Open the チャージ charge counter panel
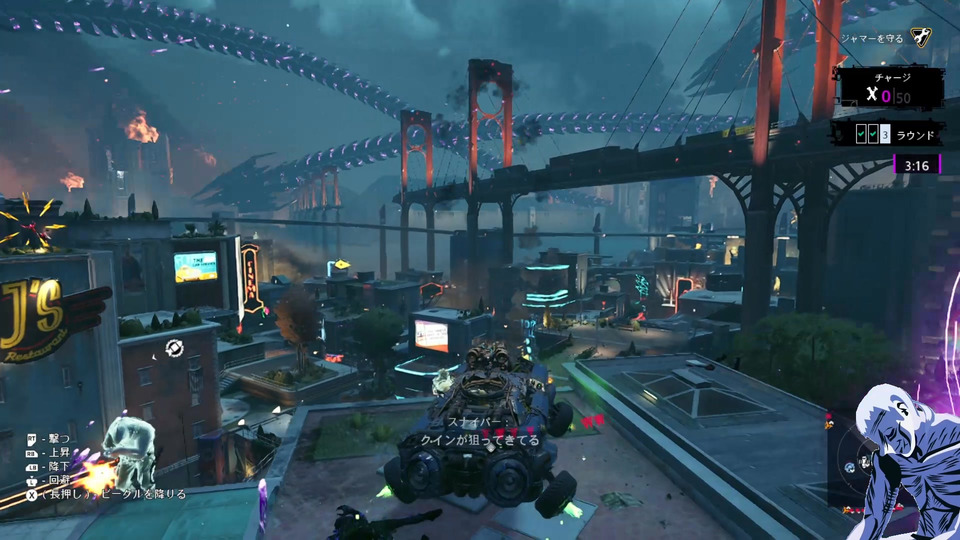The image size is (960, 540). coord(890,89)
